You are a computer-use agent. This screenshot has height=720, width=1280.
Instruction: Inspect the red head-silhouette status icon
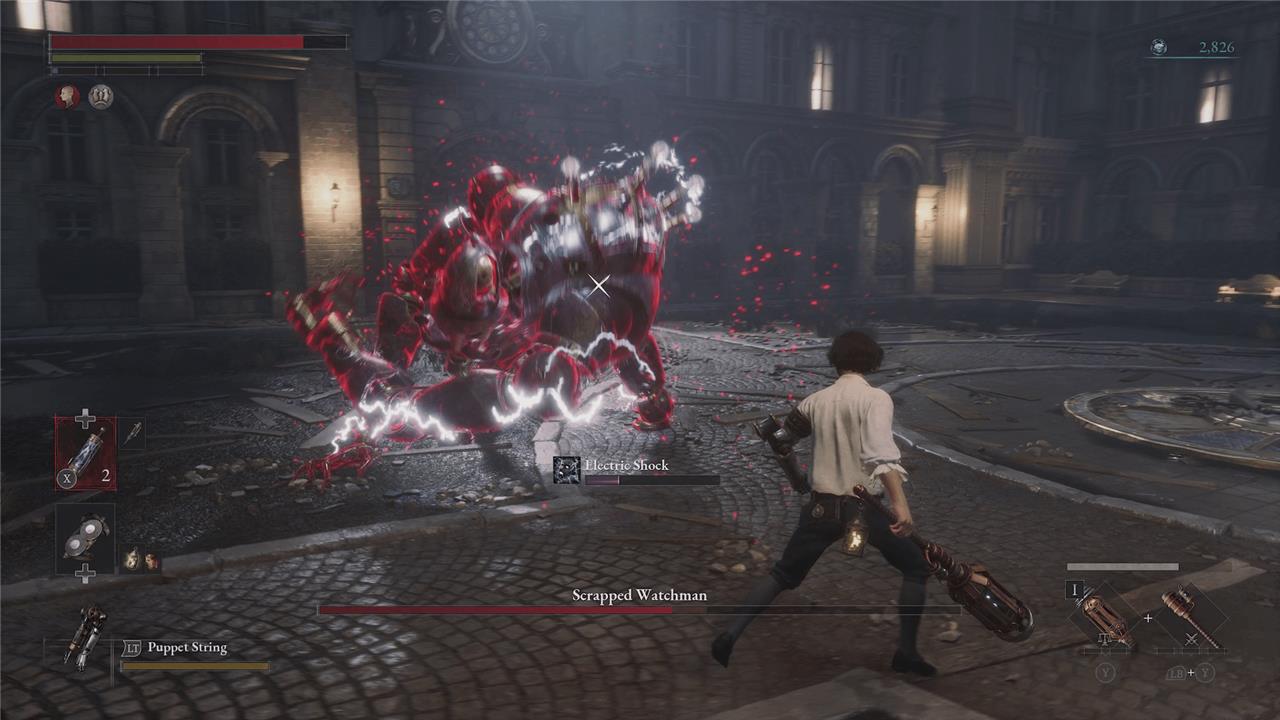point(67,97)
